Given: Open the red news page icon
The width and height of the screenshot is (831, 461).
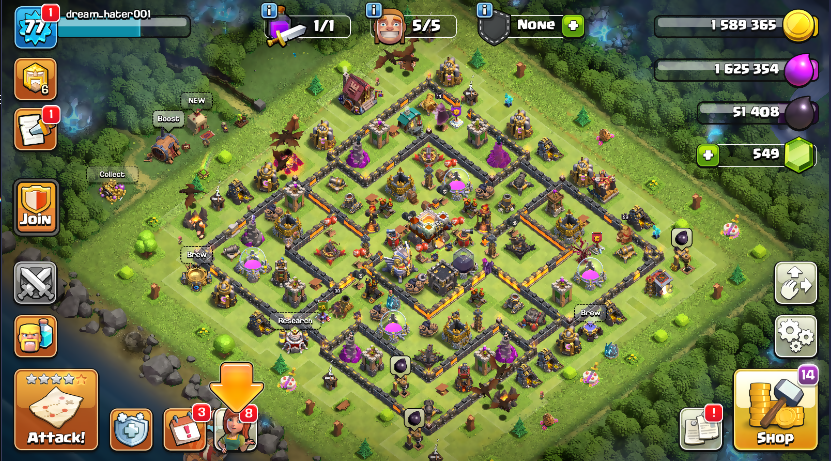Looking at the screenshot, I should [x=35, y=130].
